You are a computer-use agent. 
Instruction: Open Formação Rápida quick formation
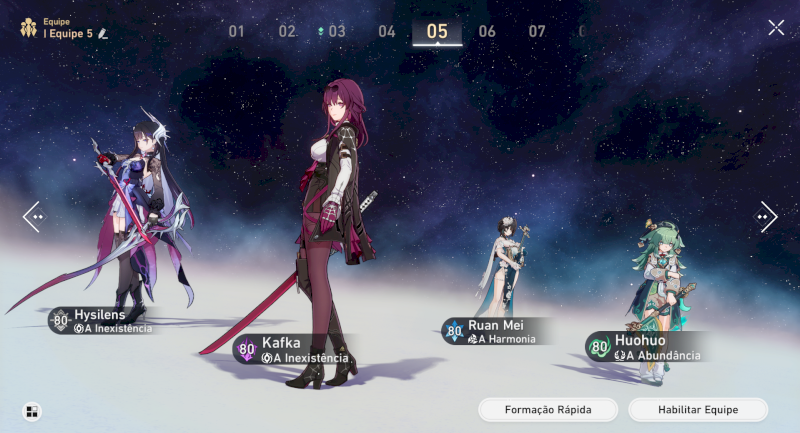coord(548,410)
